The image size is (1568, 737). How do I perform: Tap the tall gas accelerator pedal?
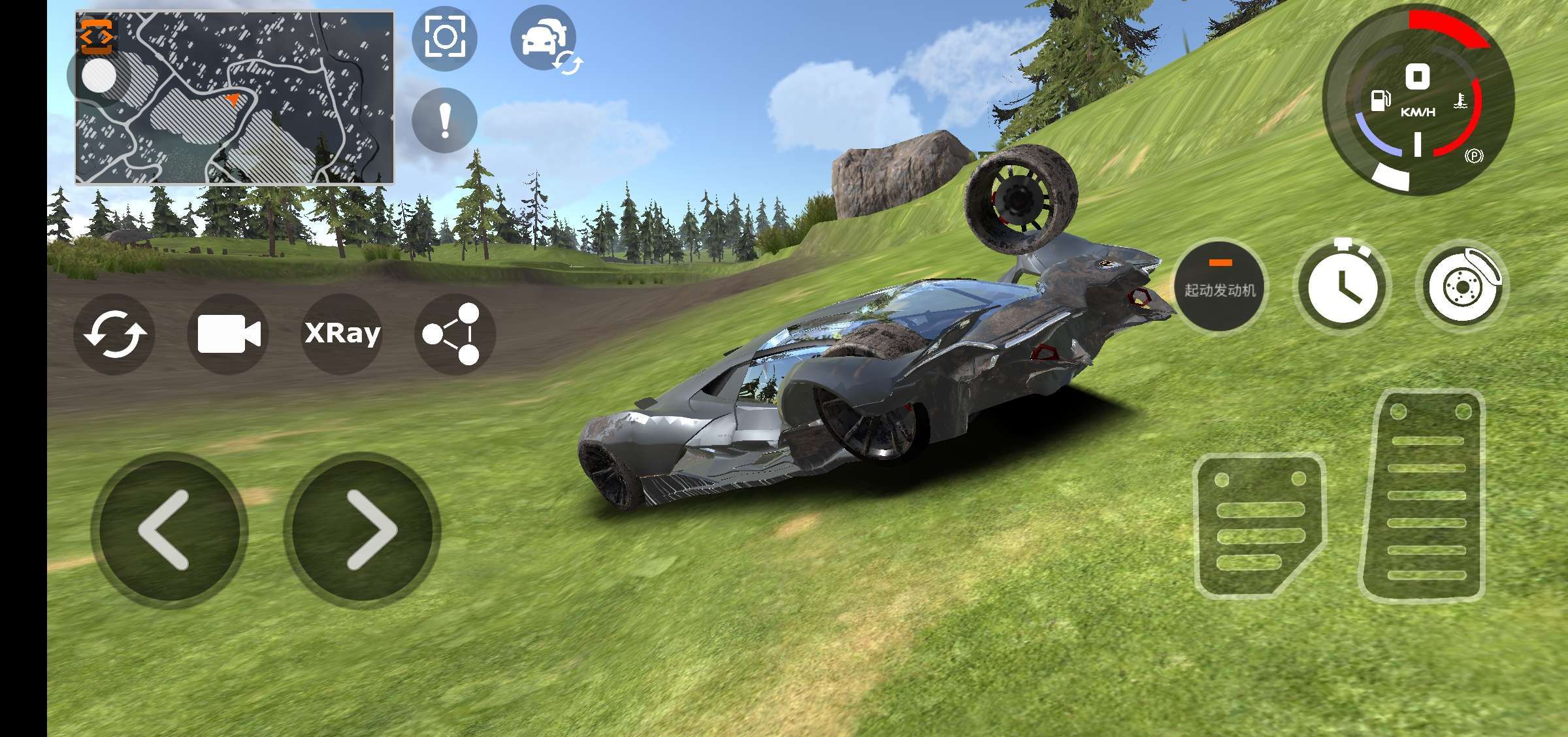pos(1424,497)
